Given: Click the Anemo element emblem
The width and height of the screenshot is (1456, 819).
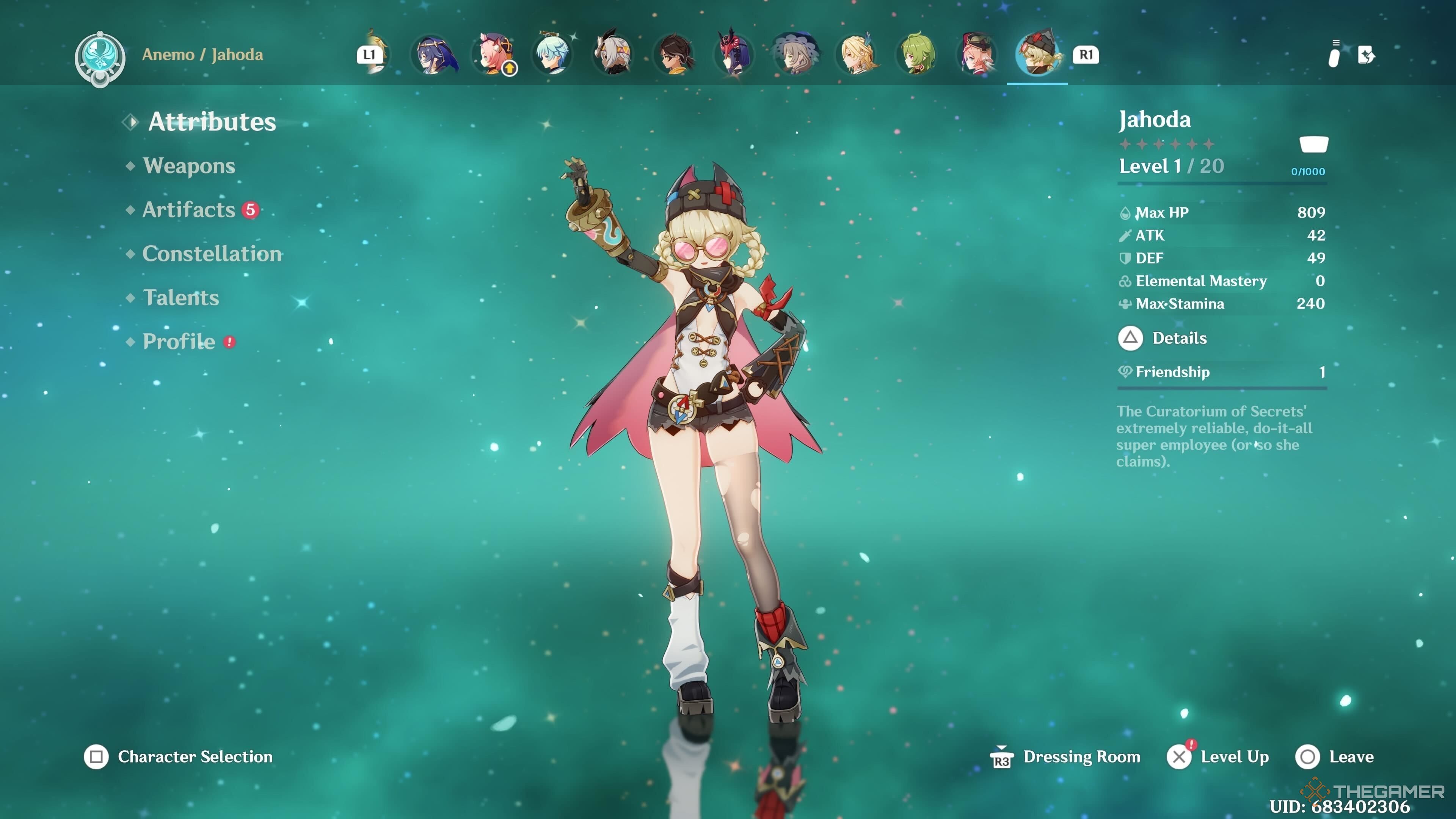Looking at the screenshot, I should coord(100,58).
